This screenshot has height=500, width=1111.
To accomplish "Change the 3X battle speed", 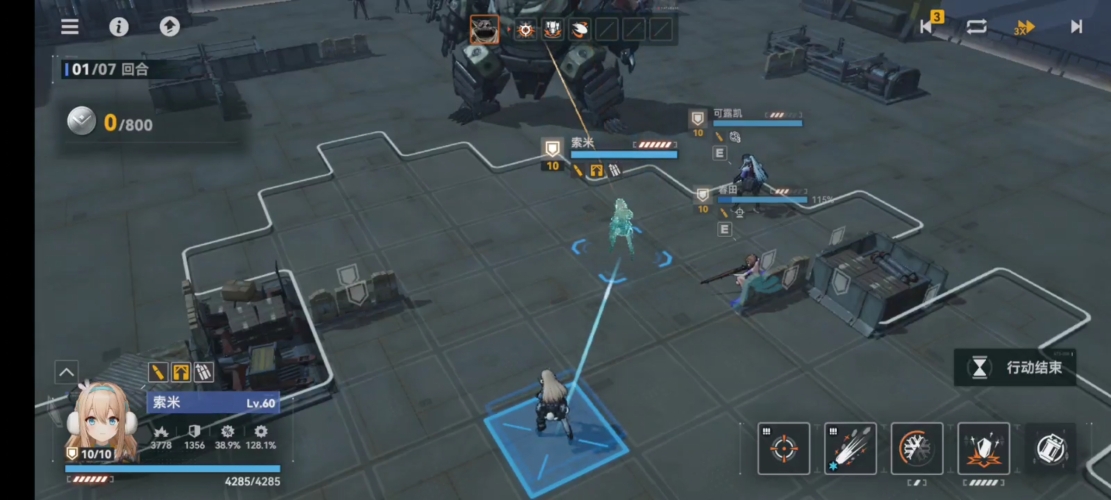I will pyautogui.click(x=1023, y=27).
